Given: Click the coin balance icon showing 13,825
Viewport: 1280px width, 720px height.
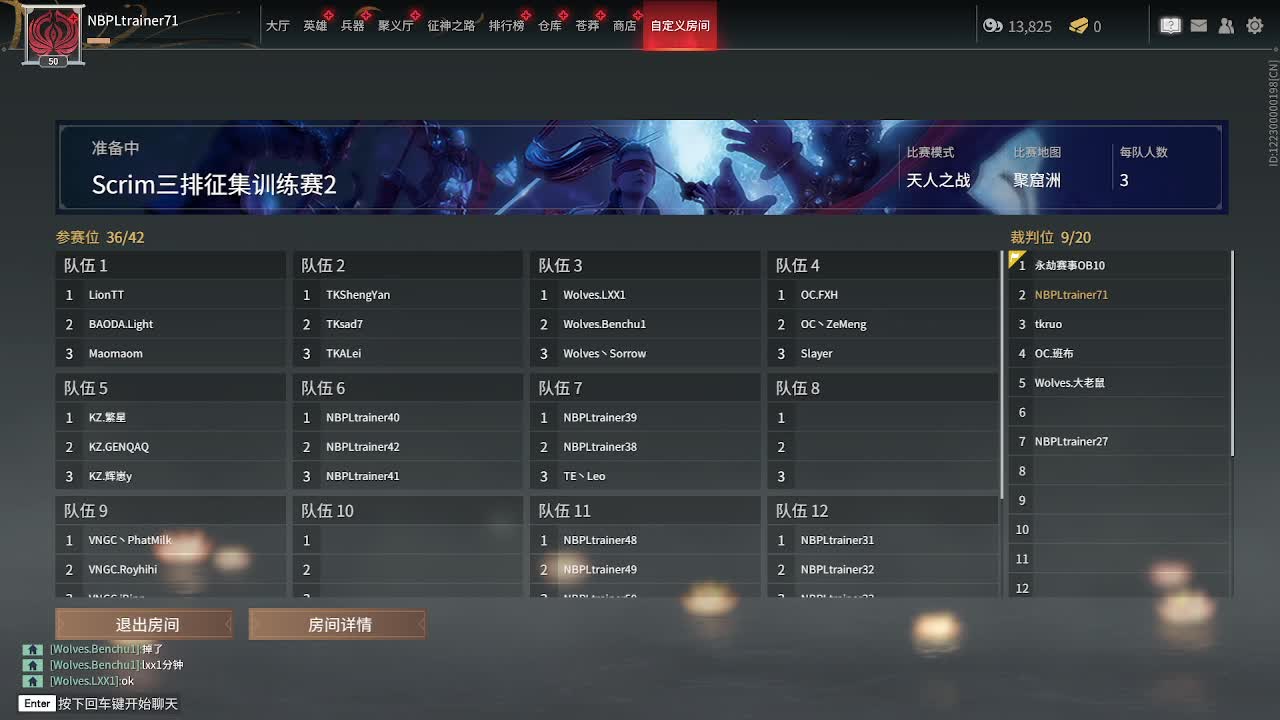Looking at the screenshot, I should [993, 26].
